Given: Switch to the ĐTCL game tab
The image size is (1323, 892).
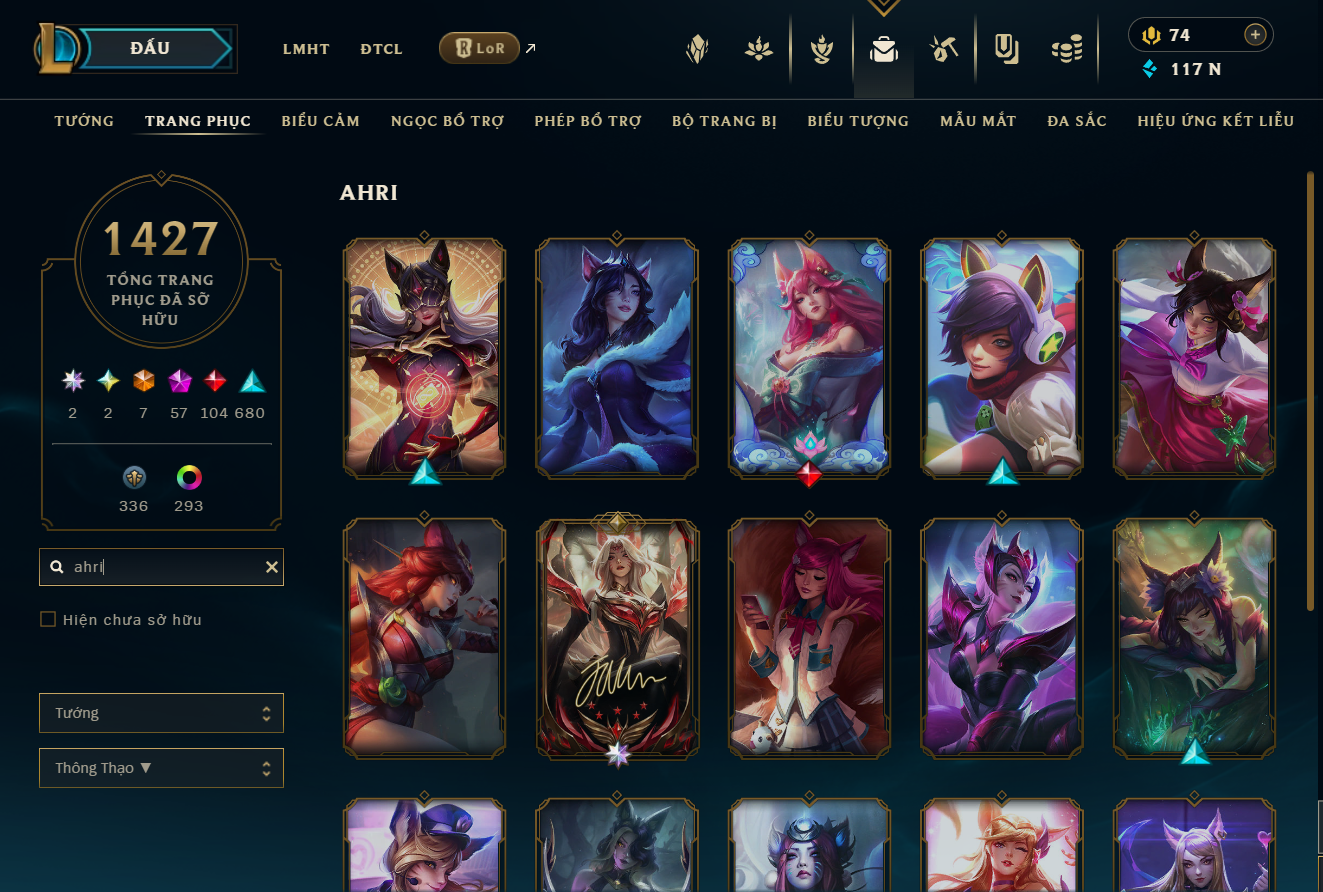Looking at the screenshot, I should [x=381, y=49].
